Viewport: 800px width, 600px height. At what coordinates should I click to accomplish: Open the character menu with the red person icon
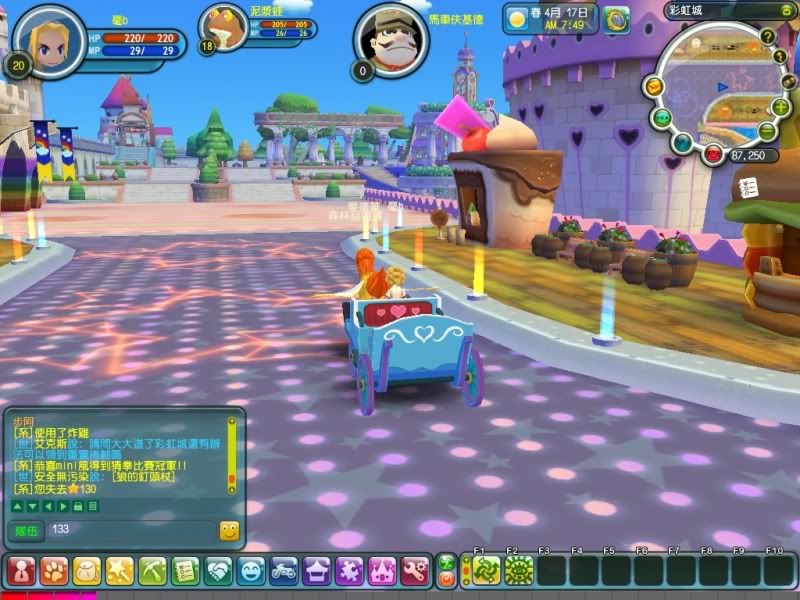coord(20,571)
